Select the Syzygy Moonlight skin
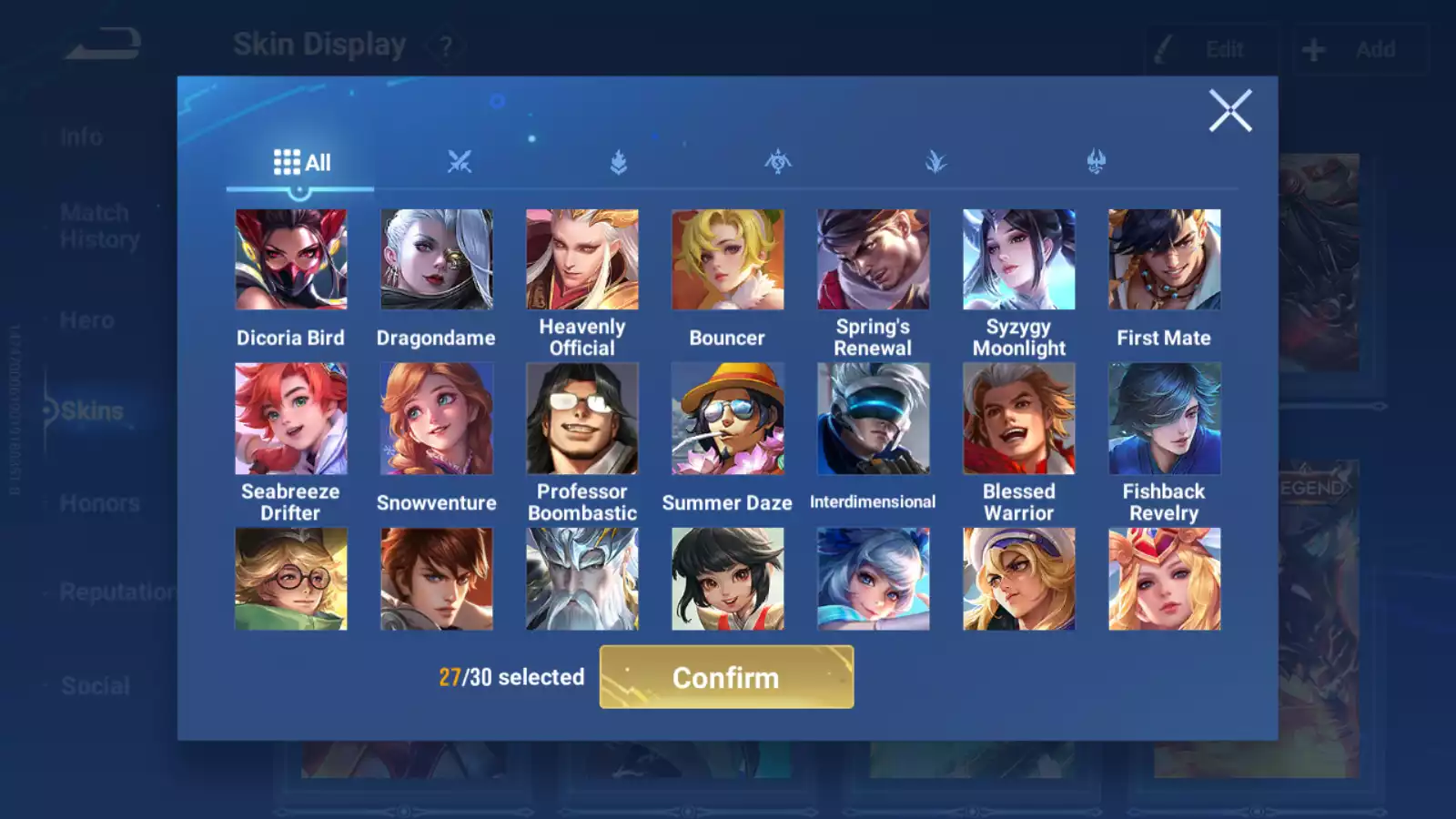1456x819 pixels. [x=1018, y=260]
